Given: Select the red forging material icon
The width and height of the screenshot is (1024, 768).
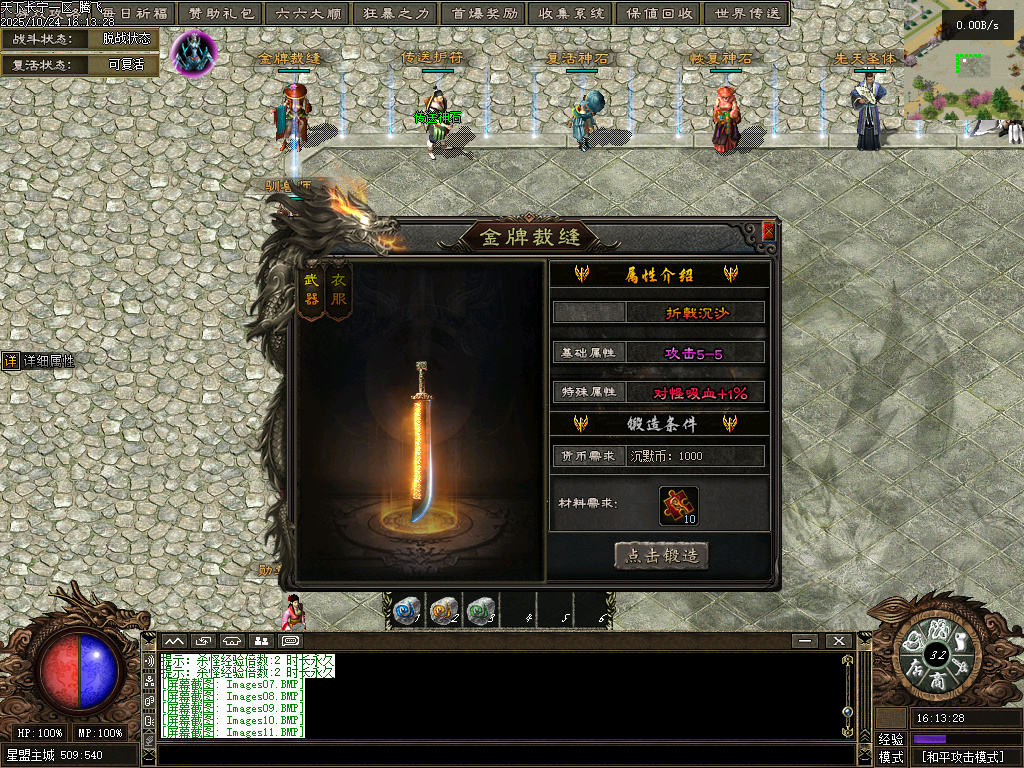Looking at the screenshot, I should point(679,505).
